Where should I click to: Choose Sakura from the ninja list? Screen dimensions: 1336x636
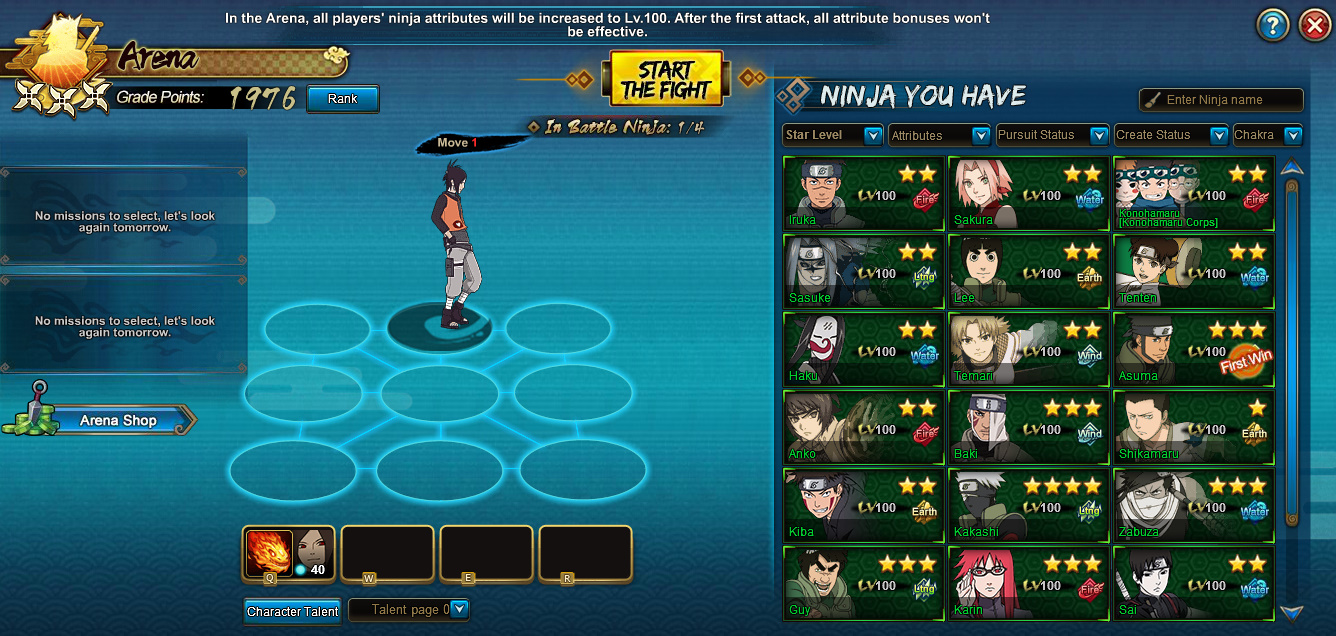click(x=1027, y=194)
